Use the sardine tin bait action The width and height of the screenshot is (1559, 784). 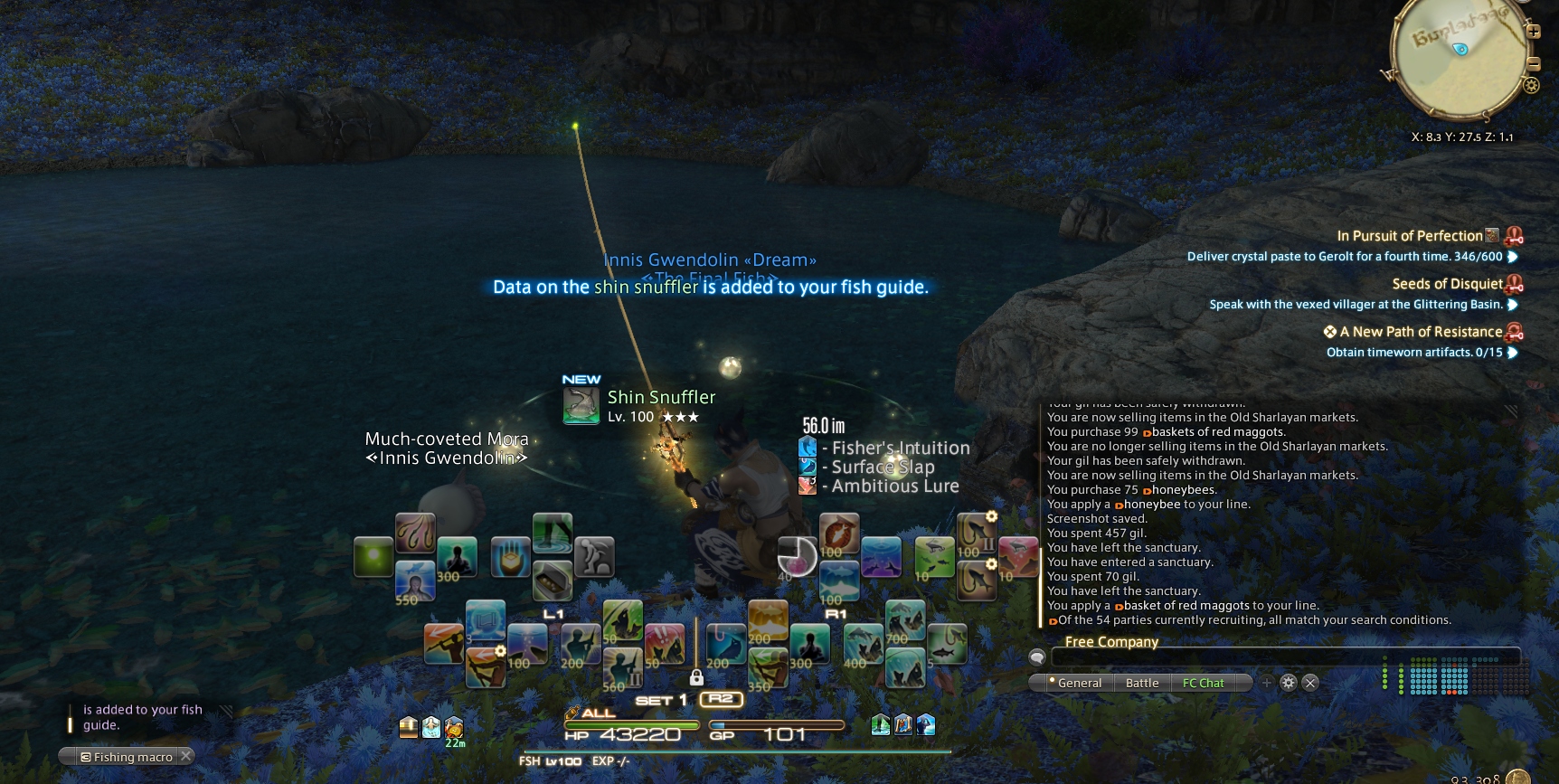[552, 581]
